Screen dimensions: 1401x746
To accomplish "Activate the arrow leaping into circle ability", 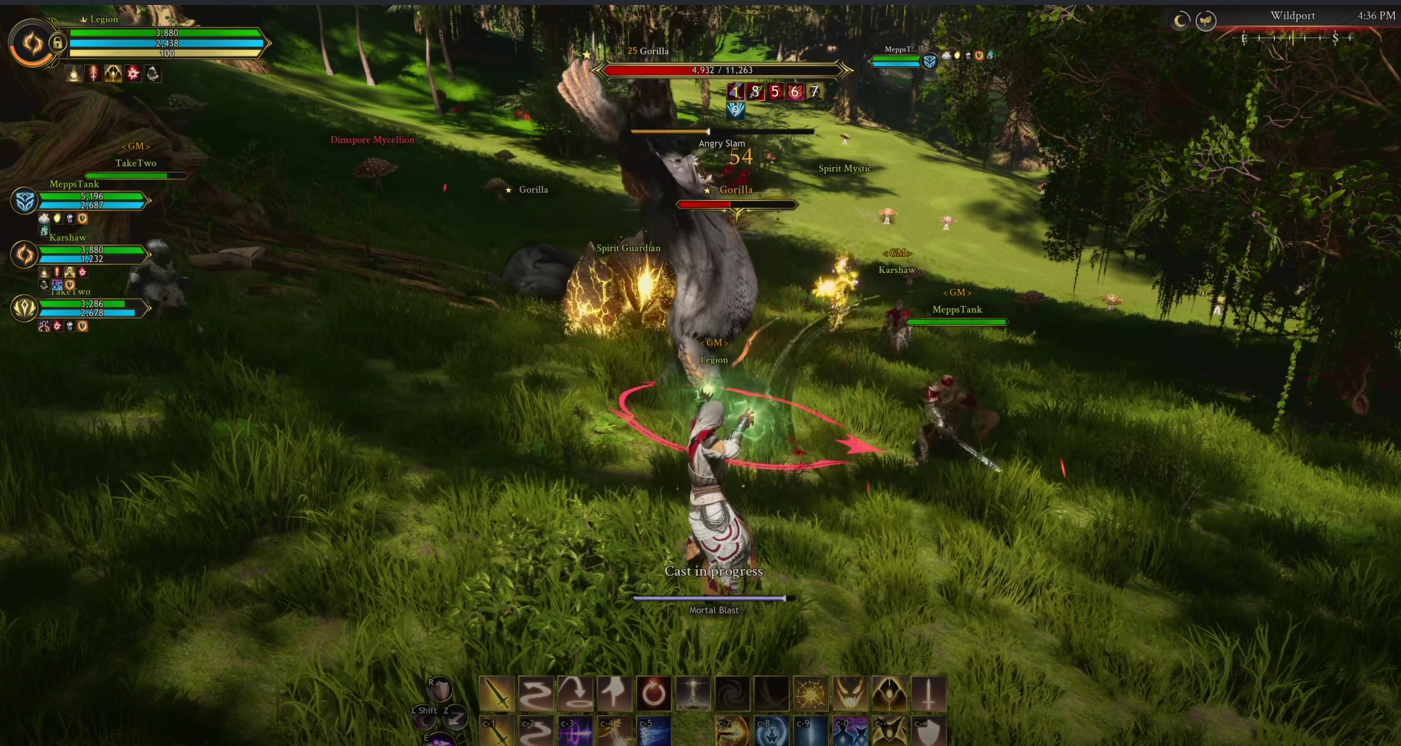I will coord(576,693).
